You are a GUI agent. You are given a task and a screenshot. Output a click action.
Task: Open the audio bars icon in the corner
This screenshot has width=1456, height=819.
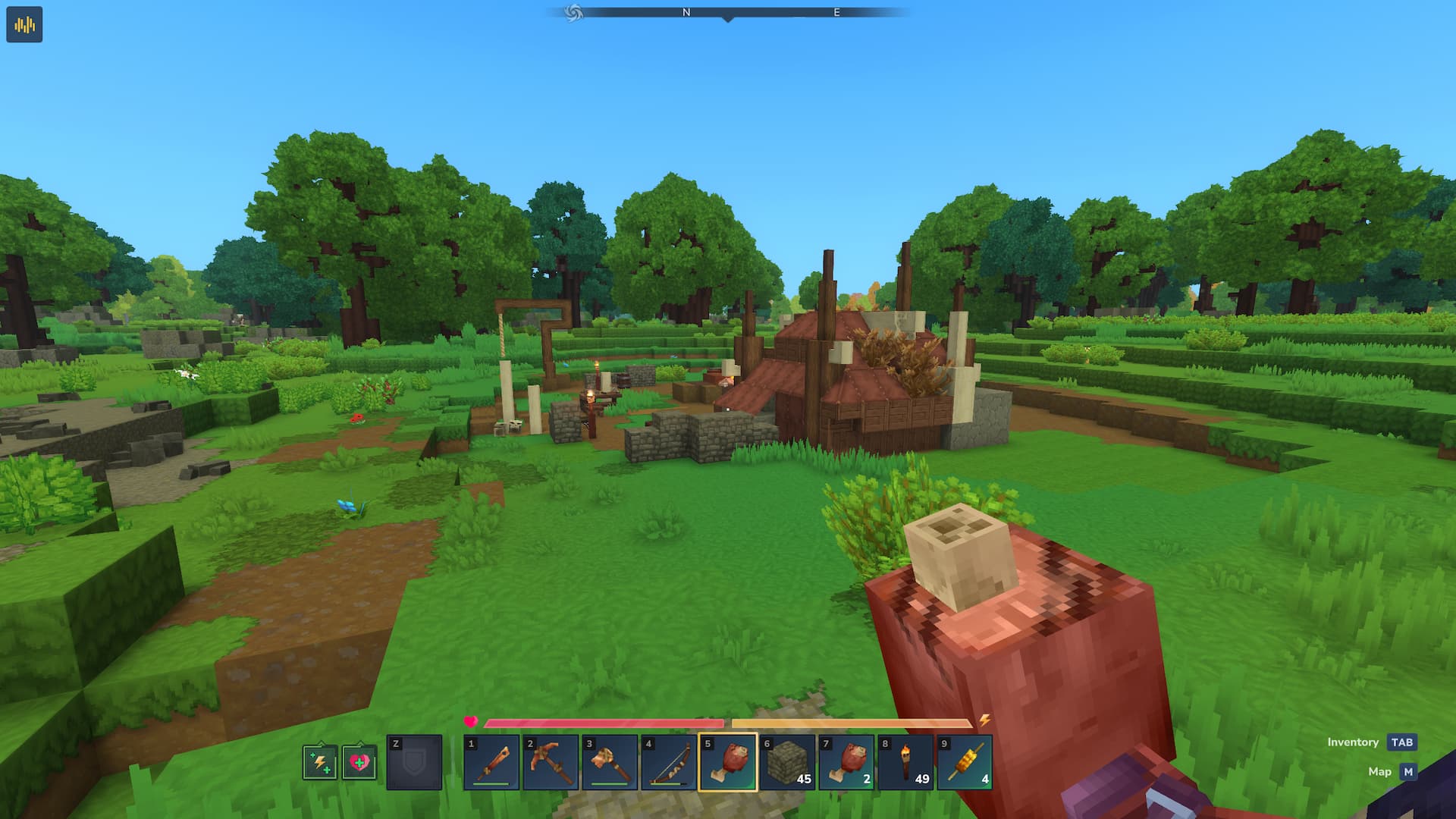tap(24, 24)
